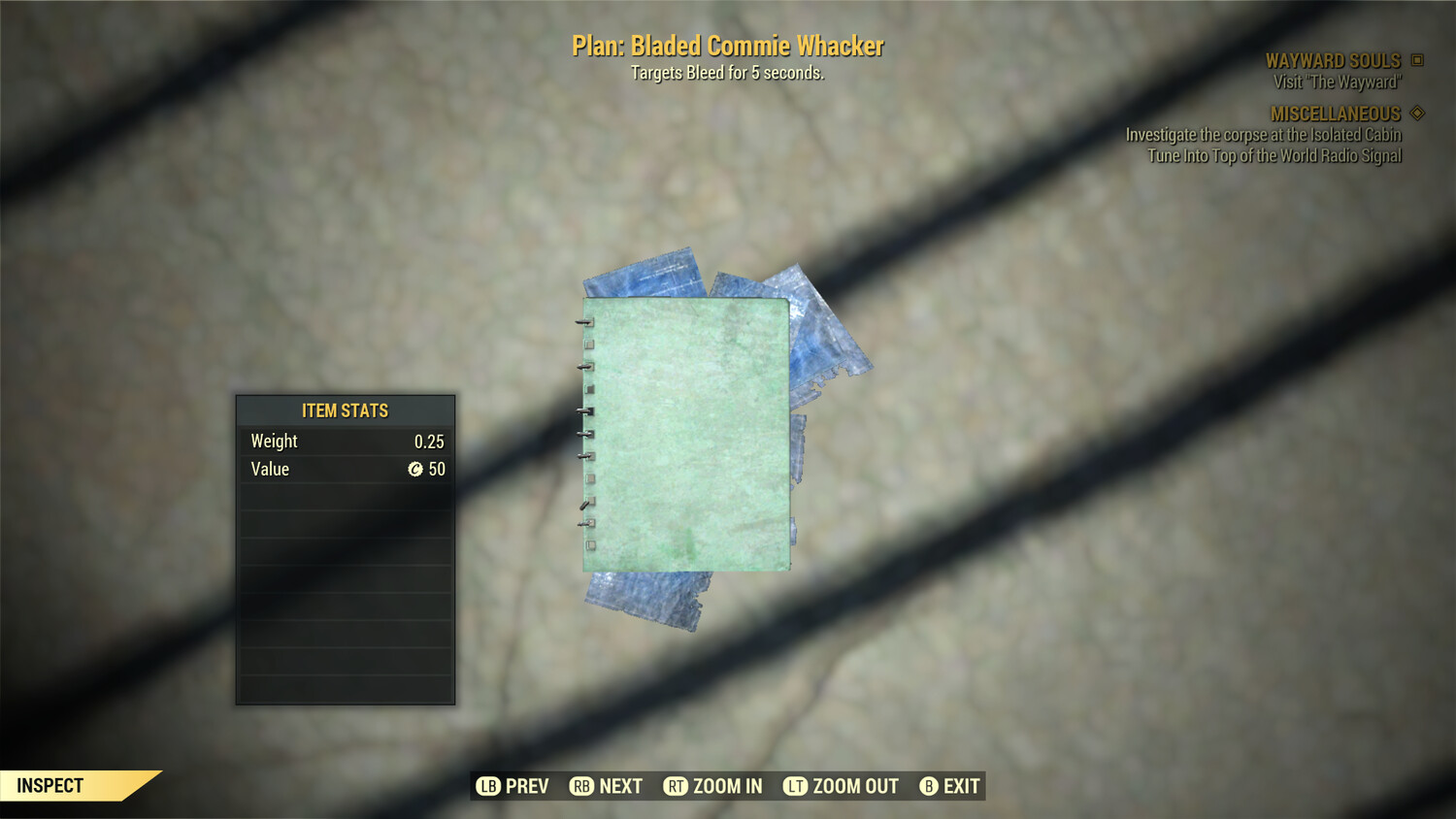Go to the previous item with PREV
1456x819 pixels.
coord(513,786)
